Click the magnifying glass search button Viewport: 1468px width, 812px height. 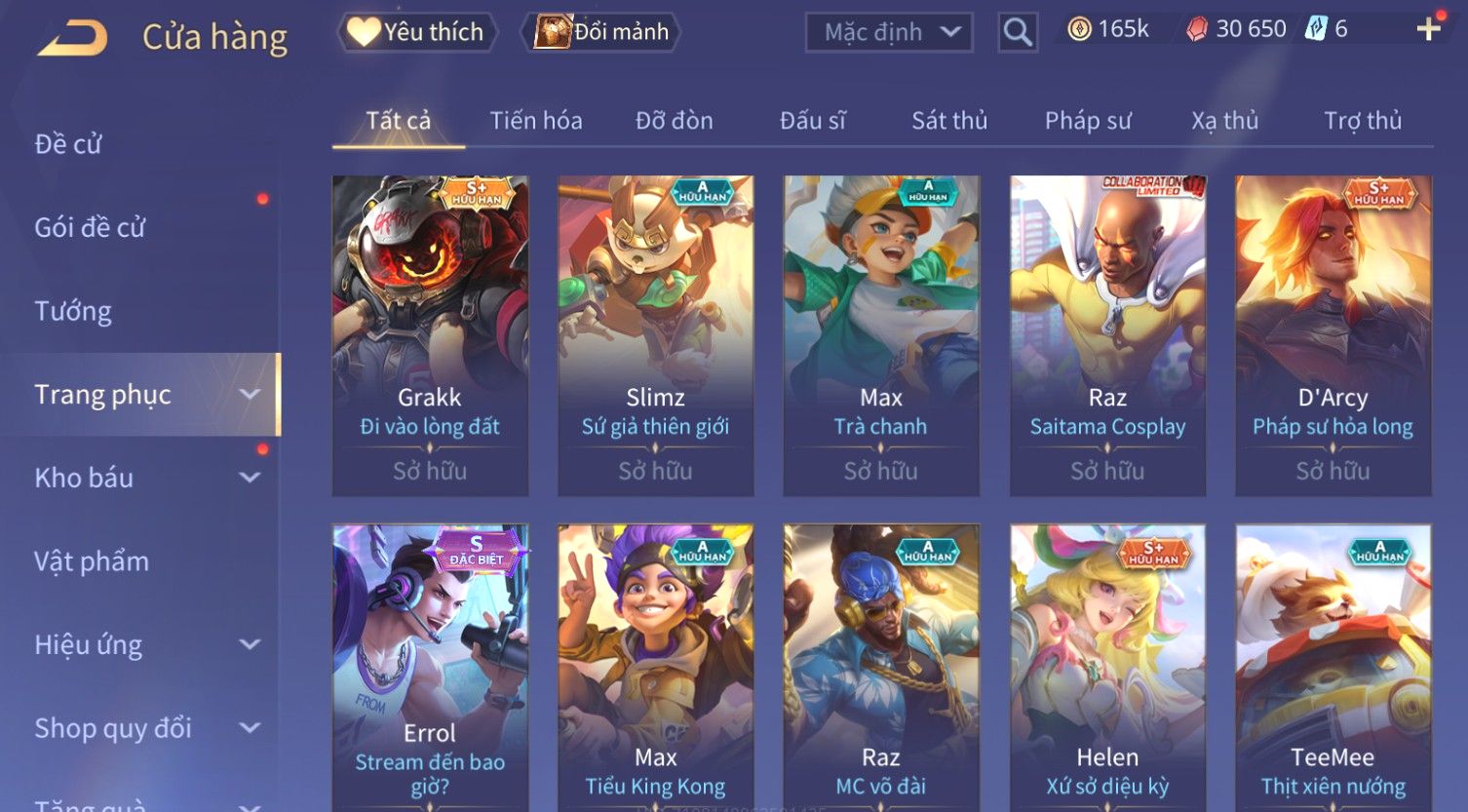tap(1017, 32)
